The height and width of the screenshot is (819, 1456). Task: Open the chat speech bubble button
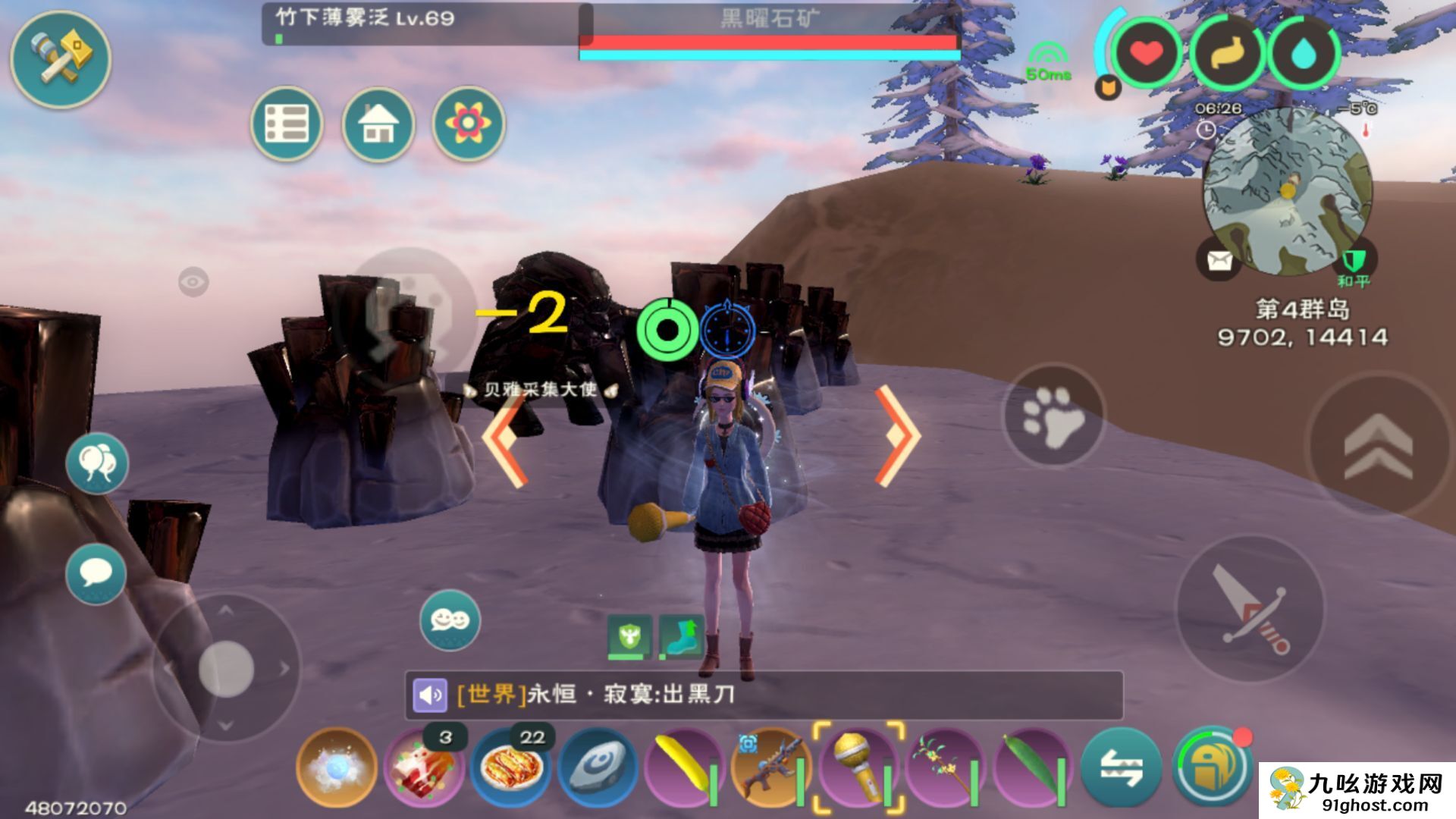point(96,573)
